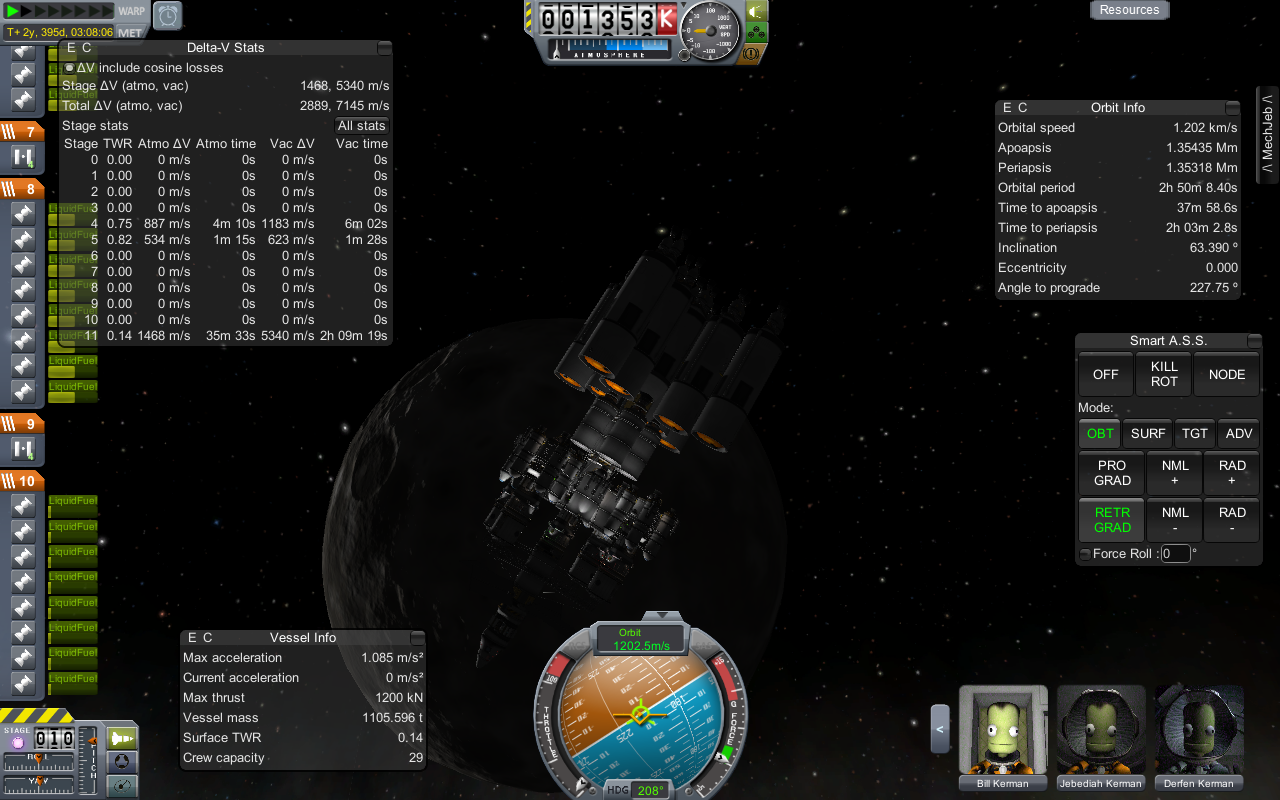This screenshot has width=1280, height=800.
Task: Switch to SURF mode
Action: pos(1148,433)
